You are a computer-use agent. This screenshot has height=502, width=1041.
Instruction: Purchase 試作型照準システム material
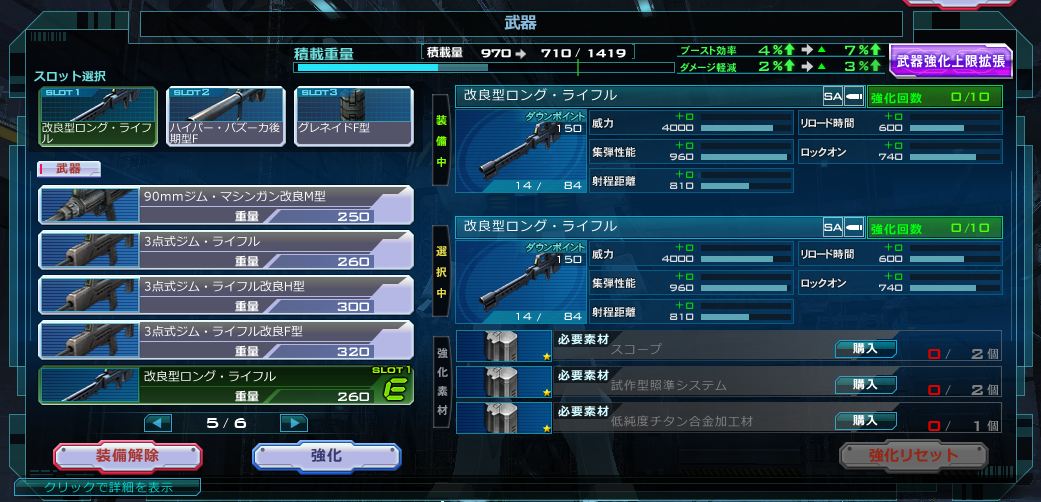click(864, 384)
